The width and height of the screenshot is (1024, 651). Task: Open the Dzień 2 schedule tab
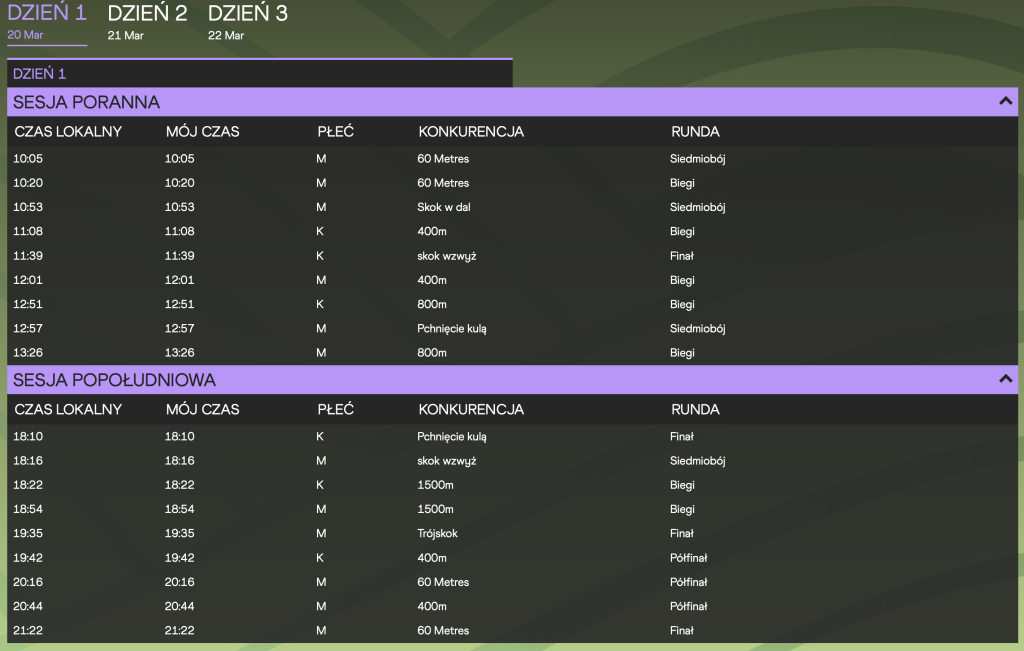147,22
